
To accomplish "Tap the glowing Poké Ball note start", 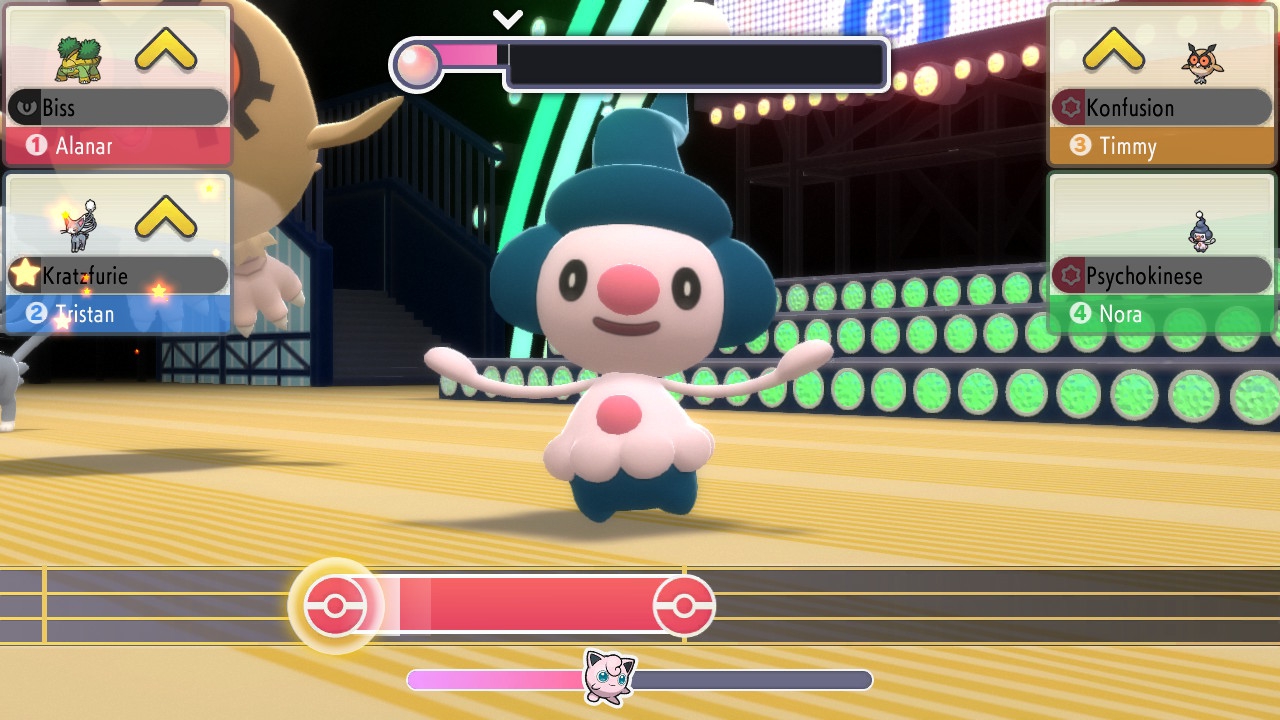I will 335,606.
